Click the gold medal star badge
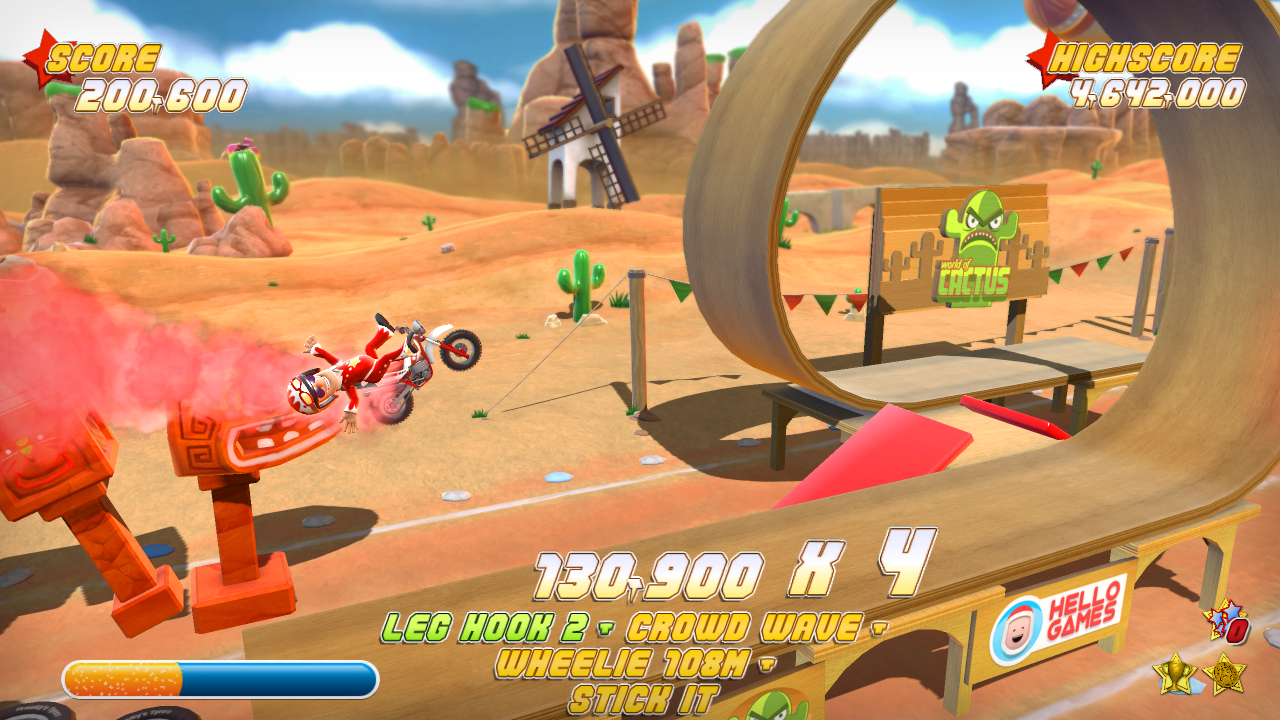This screenshot has height=720, width=1280. pyautogui.click(x=1223, y=673)
